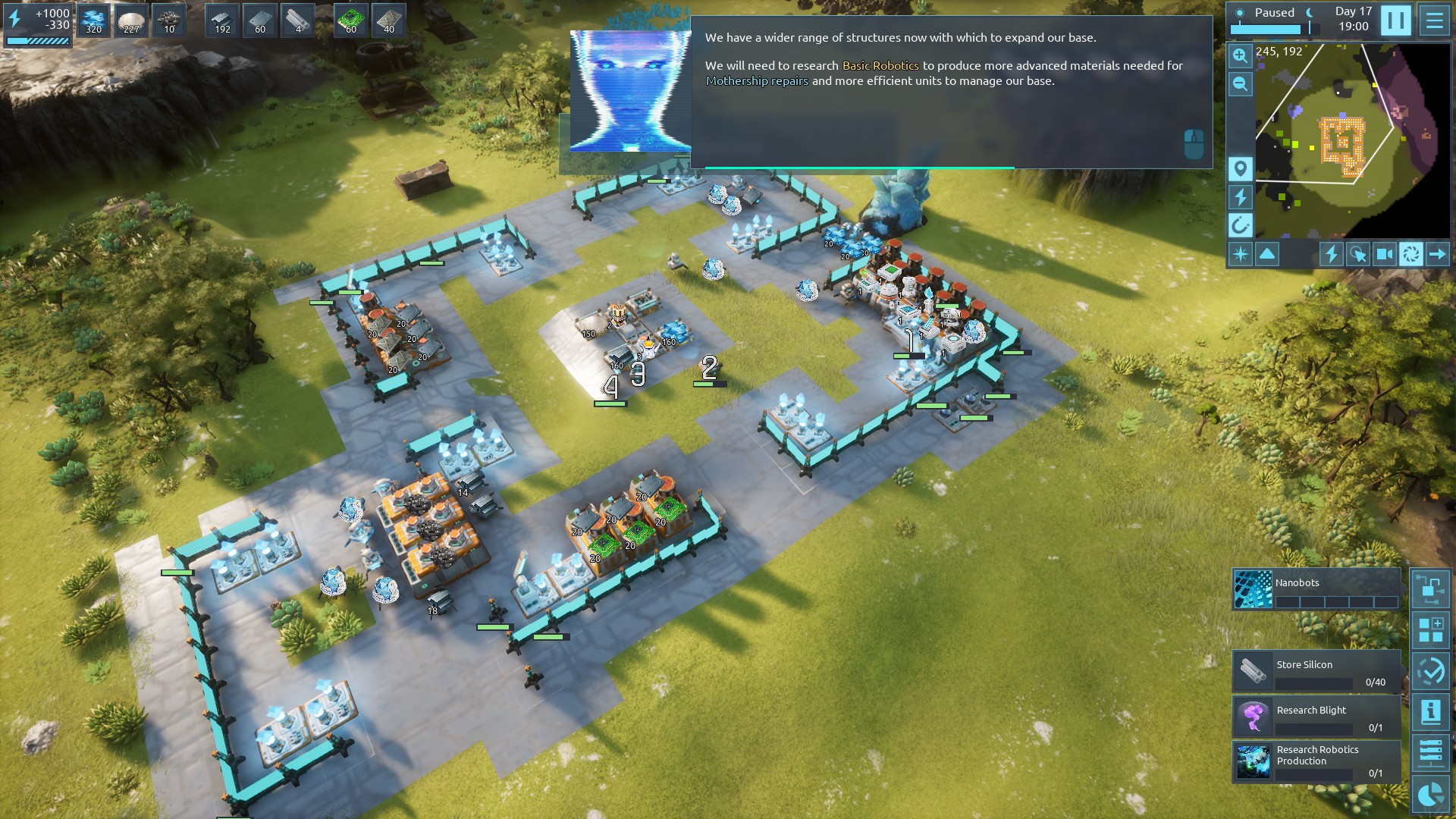The image size is (1456, 819).
Task: Open the info book codex
Action: click(x=1430, y=711)
